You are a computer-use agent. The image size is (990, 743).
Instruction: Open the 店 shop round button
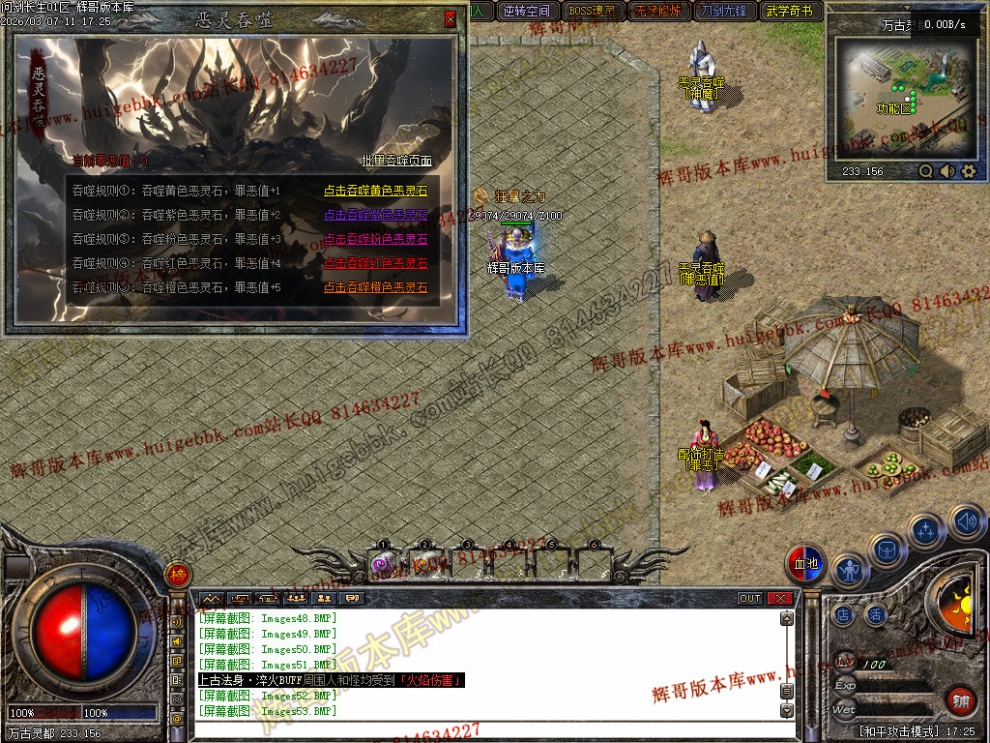[843, 615]
